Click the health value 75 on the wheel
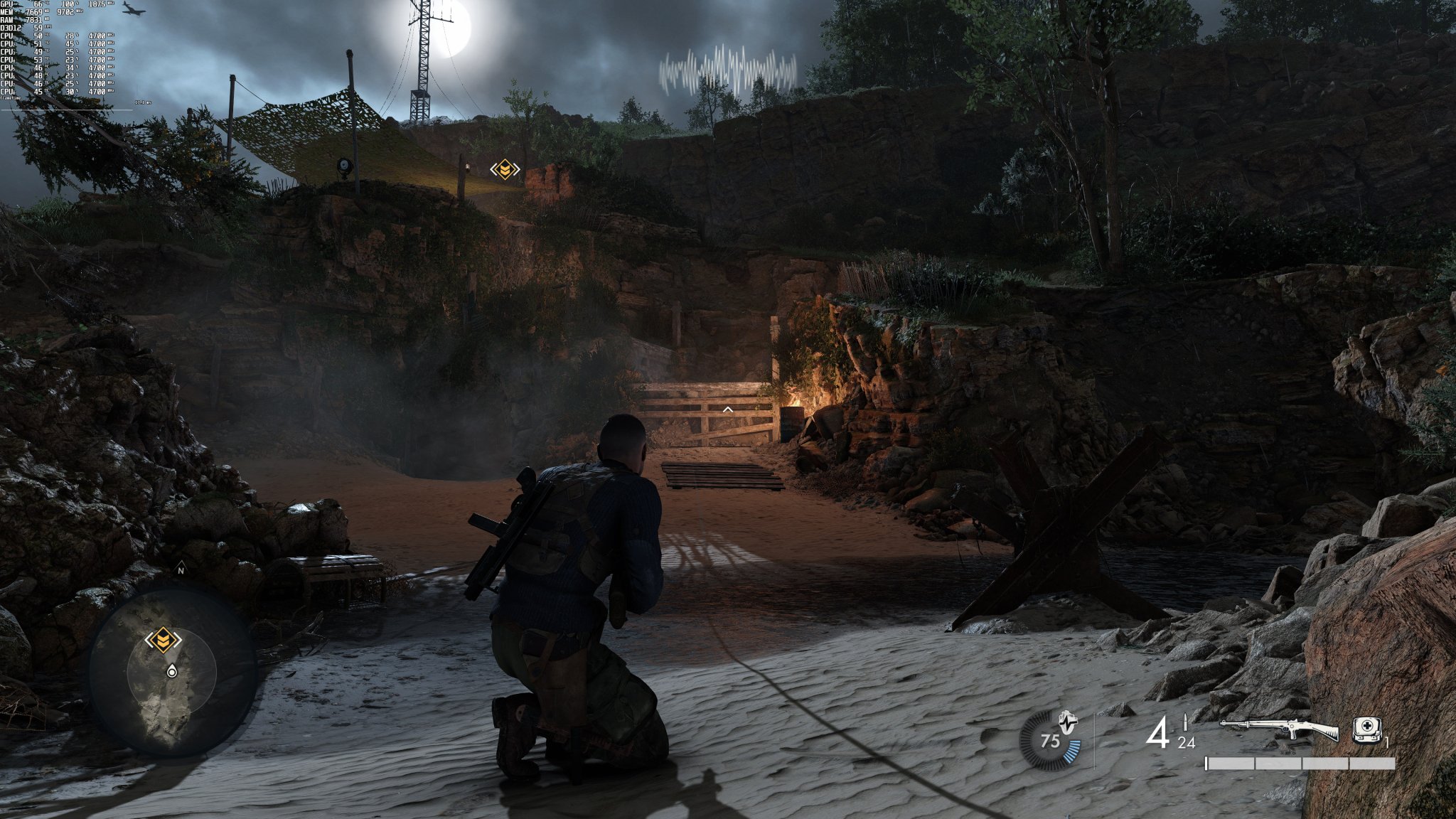 [x=1051, y=741]
